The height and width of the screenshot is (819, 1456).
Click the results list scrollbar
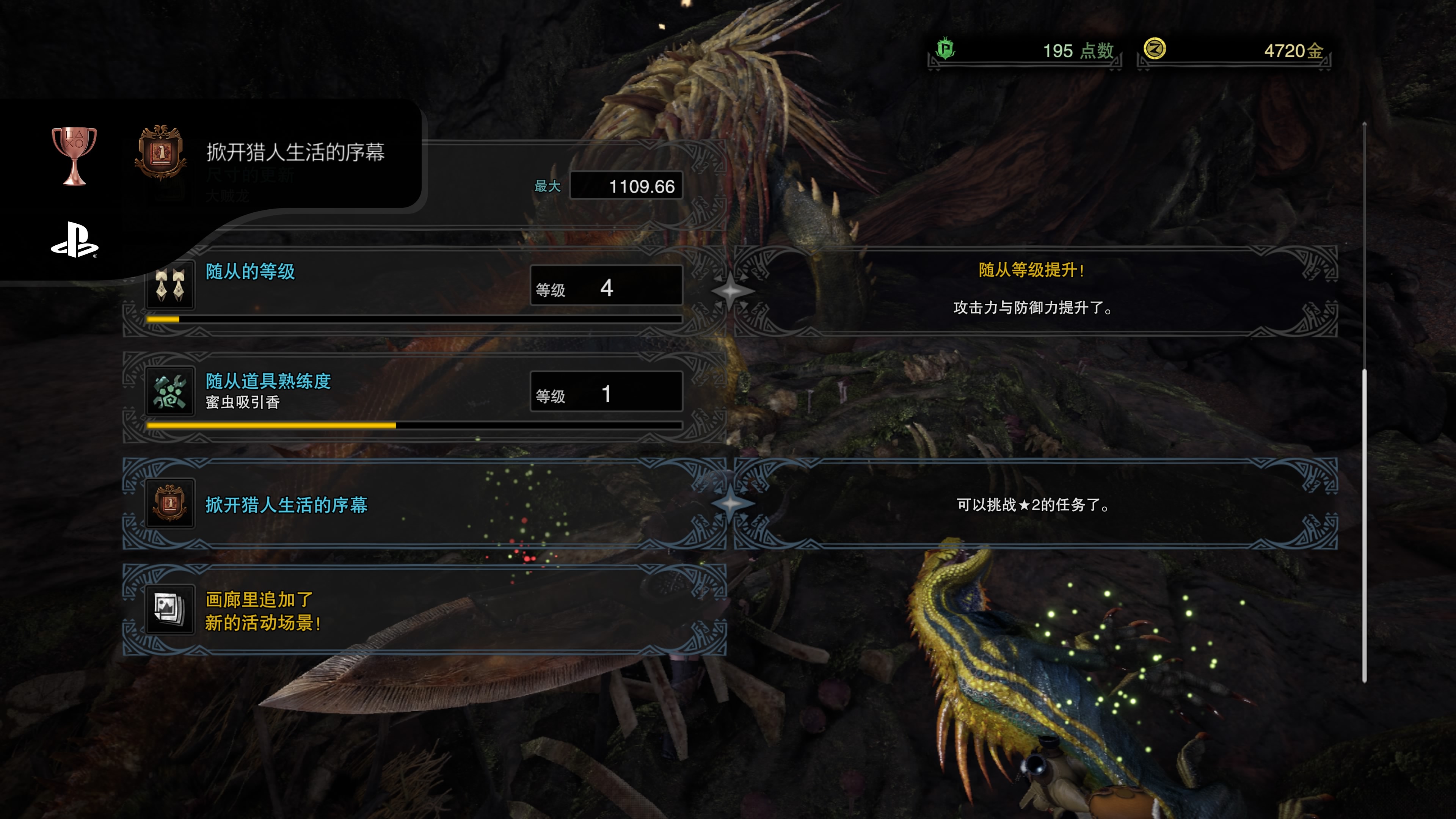(x=1364, y=526)
